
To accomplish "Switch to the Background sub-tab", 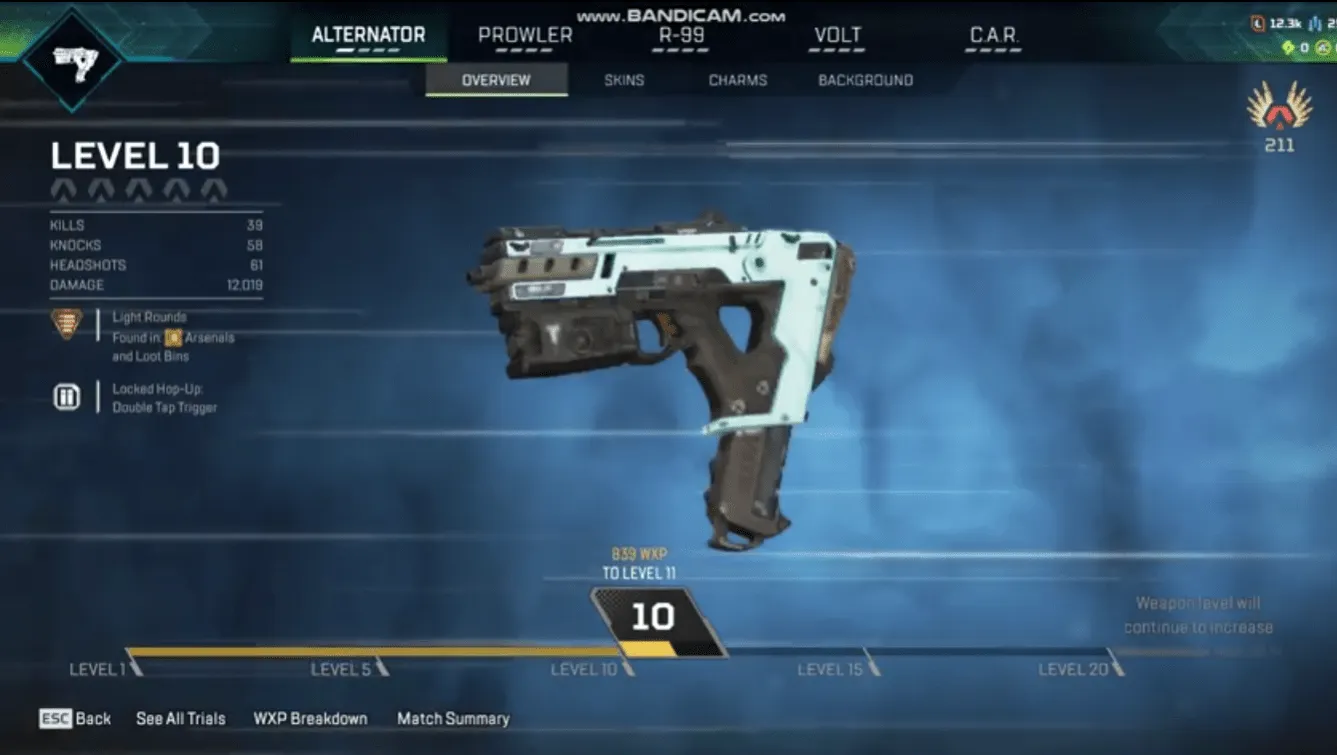I will 865,80.
